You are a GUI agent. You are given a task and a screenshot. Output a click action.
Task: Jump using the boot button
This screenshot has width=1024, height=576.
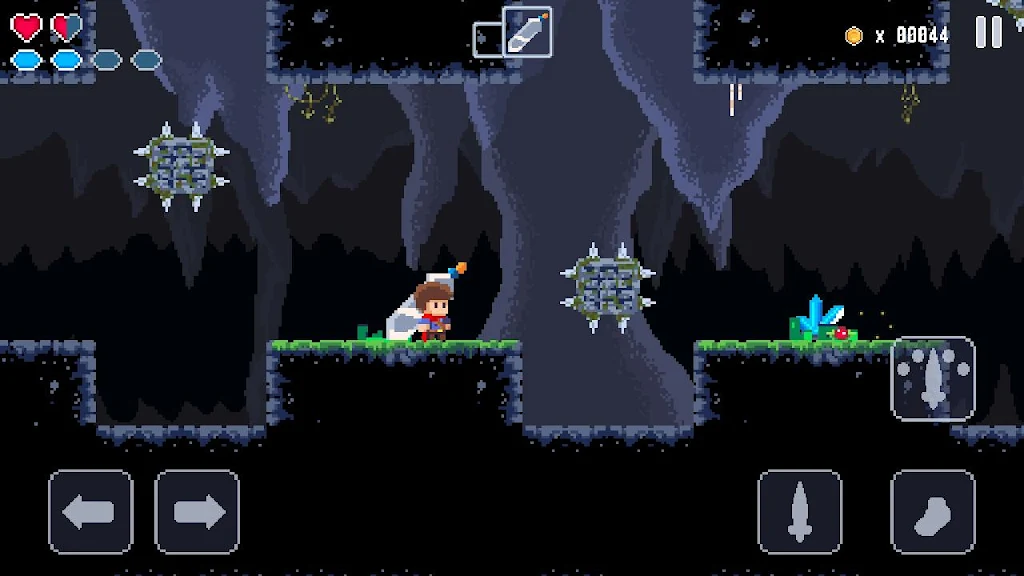tap(932, 512)
